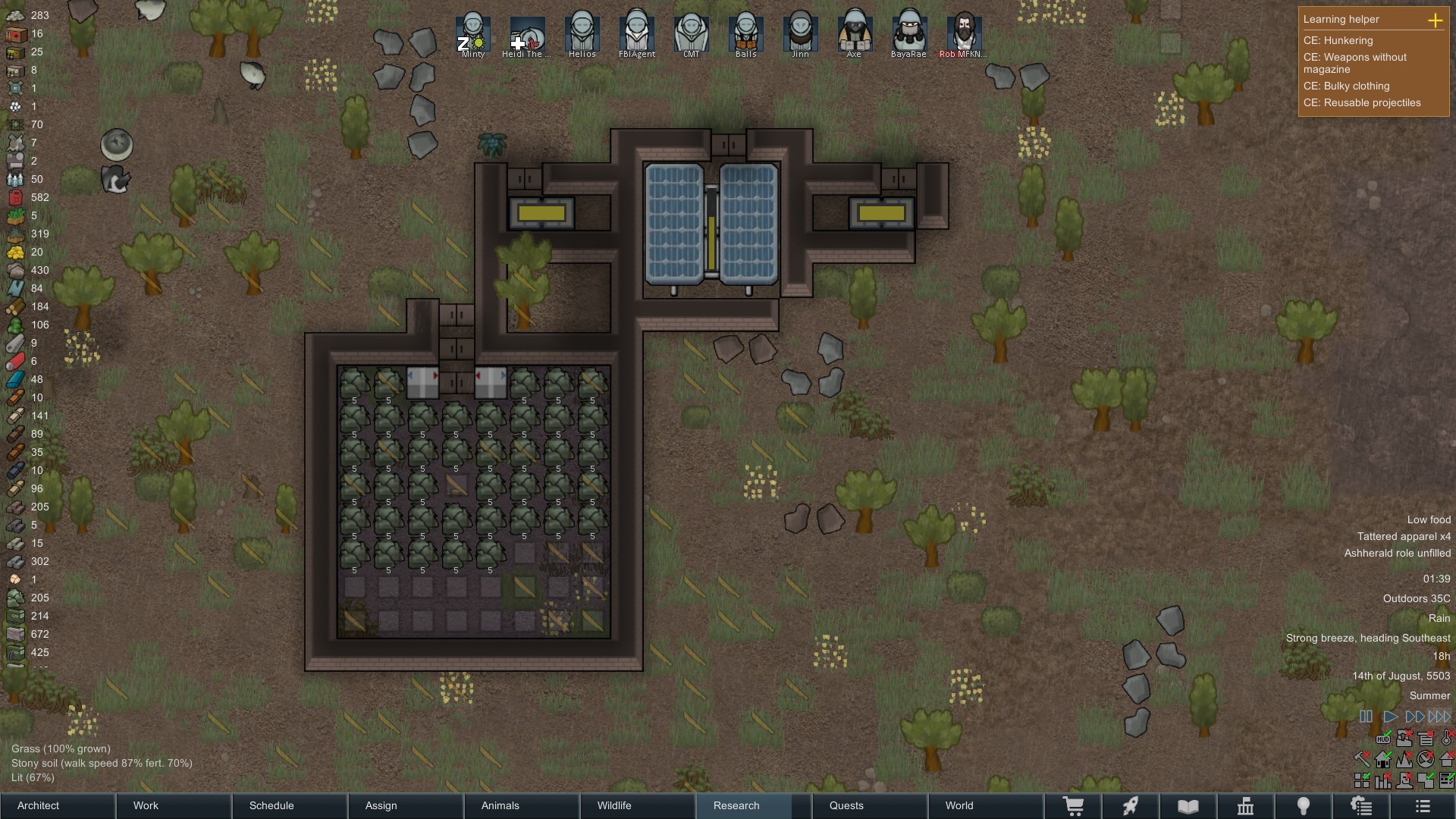Viewport: 1456px width, 819px height.
Task: Open the shopping cart trade menu
Action: (x=1073, y=806)
